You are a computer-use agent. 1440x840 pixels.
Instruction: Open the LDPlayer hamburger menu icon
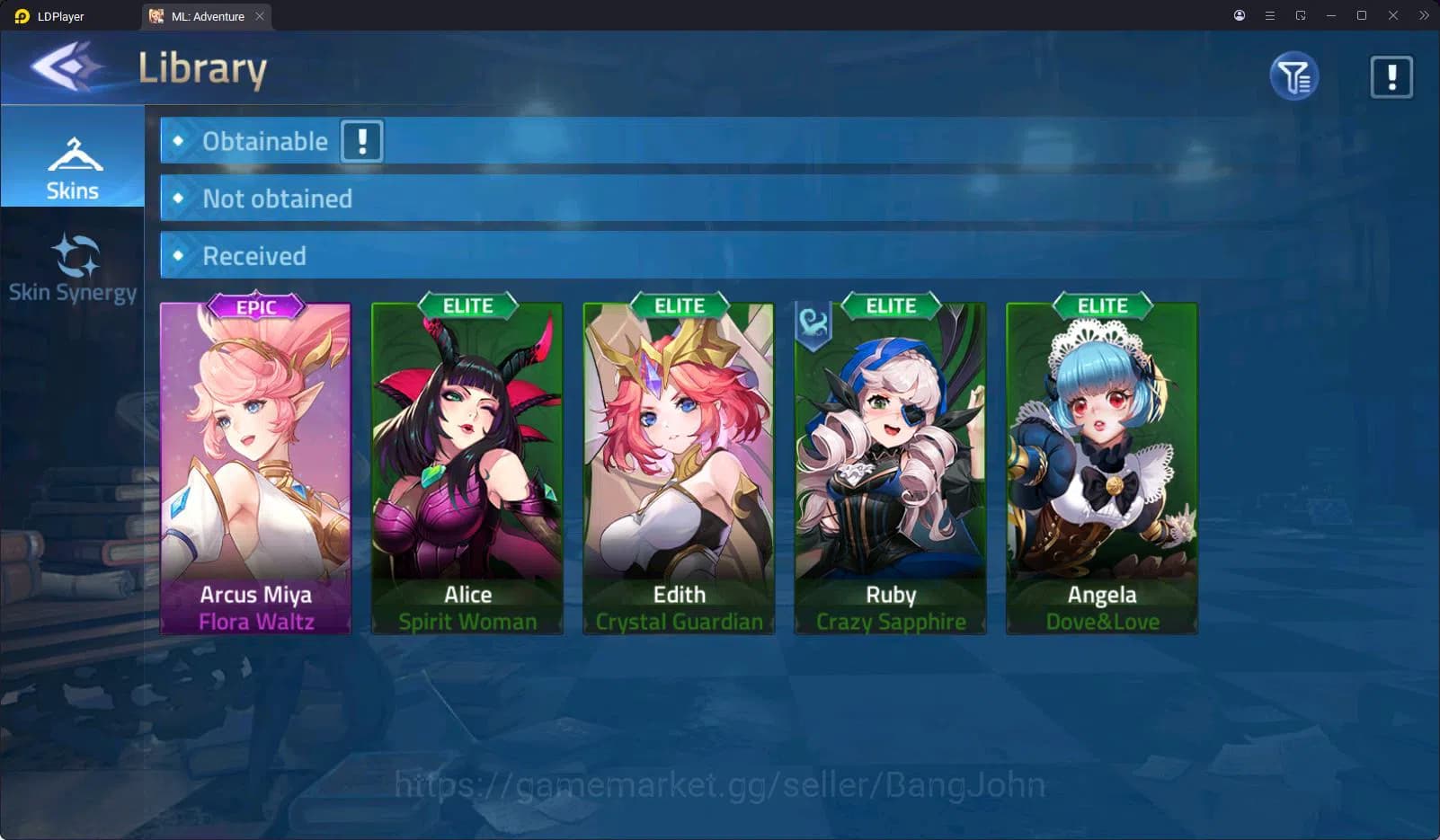click(x=1269, y=15)
